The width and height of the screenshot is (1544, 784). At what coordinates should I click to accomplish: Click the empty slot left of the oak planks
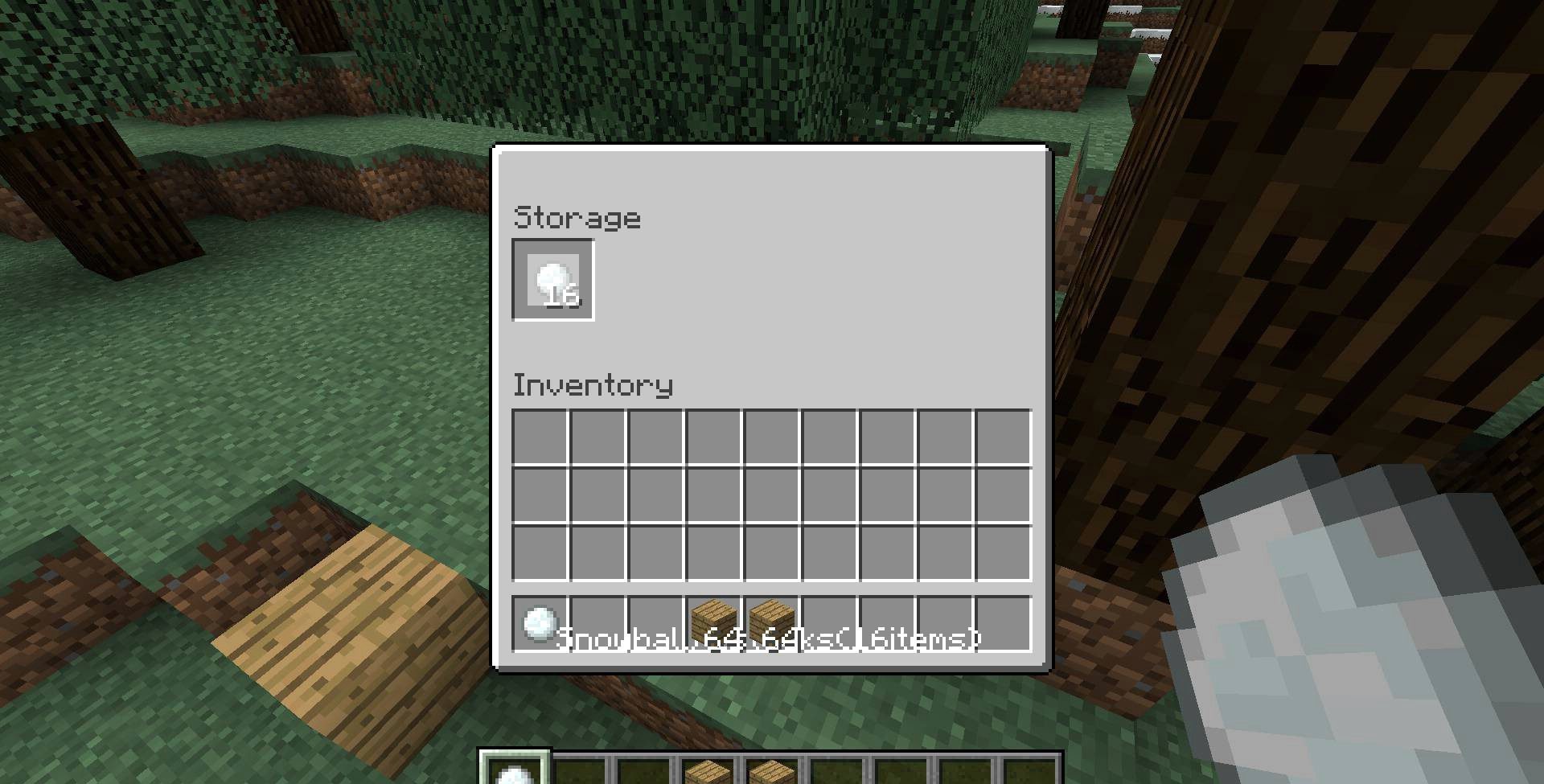coord(656,625)
